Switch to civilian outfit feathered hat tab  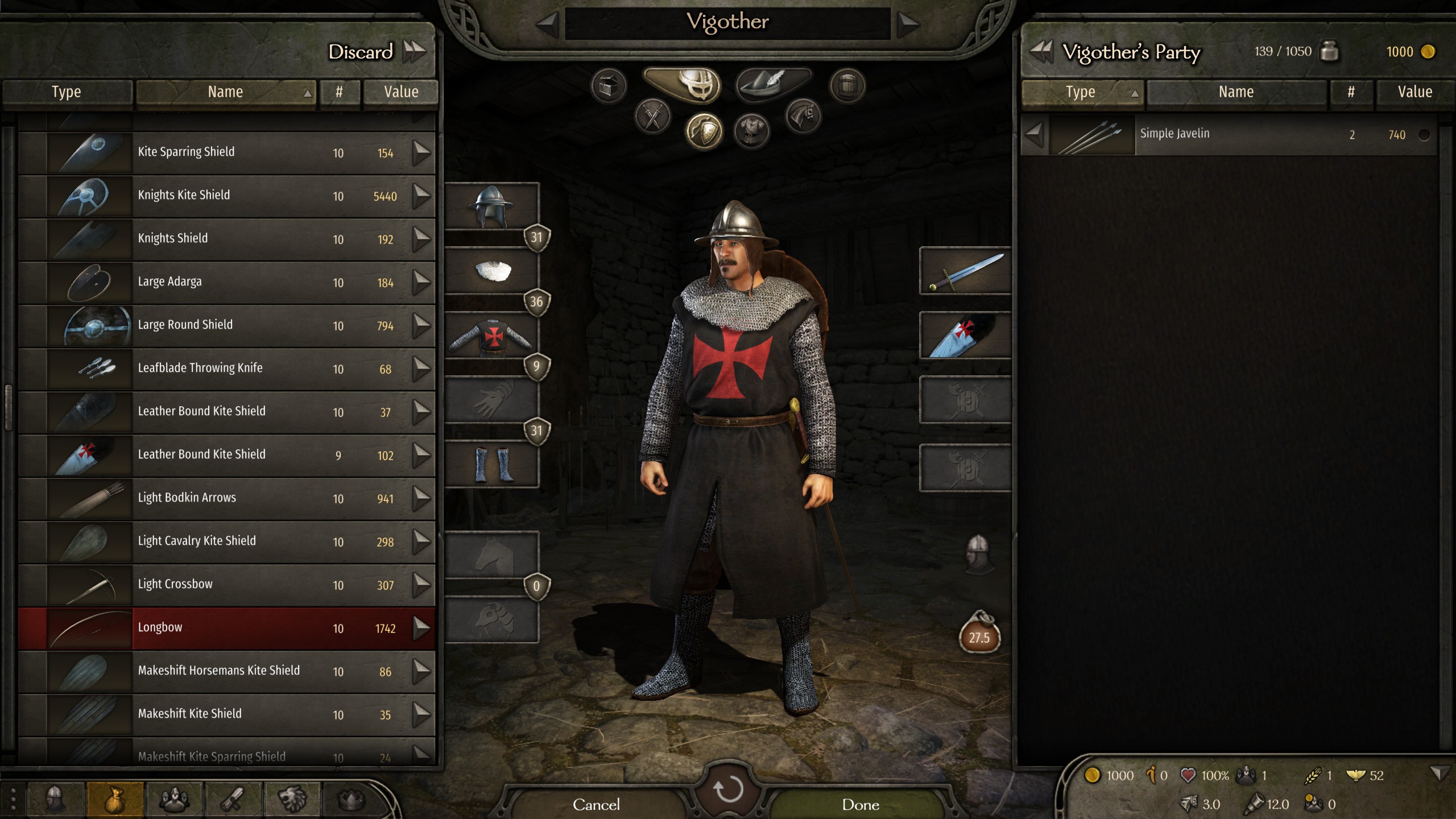[772, 84]
